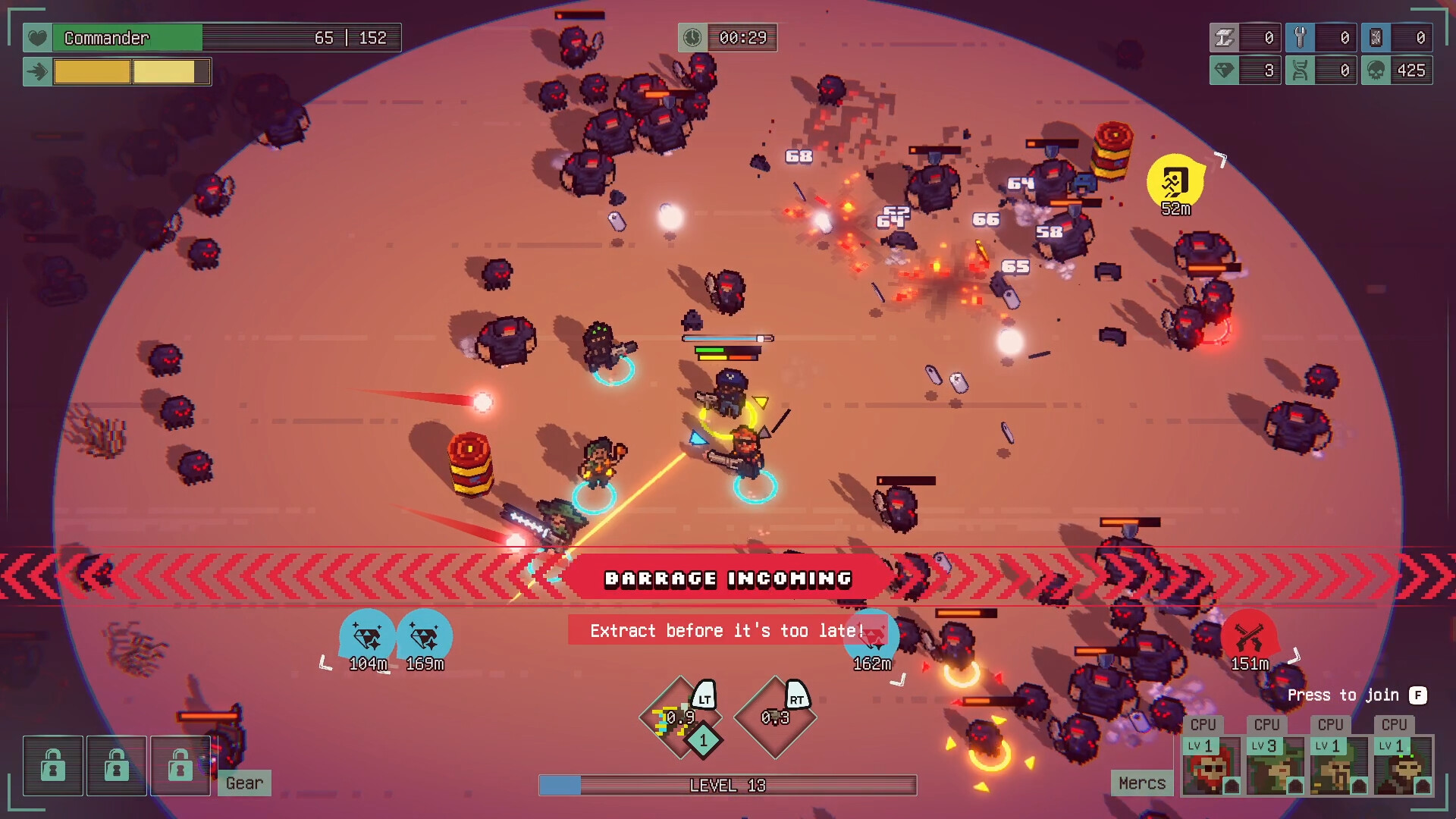Unlock the middle padlock slot
The image size is (1456, 819).
[116, 765]
